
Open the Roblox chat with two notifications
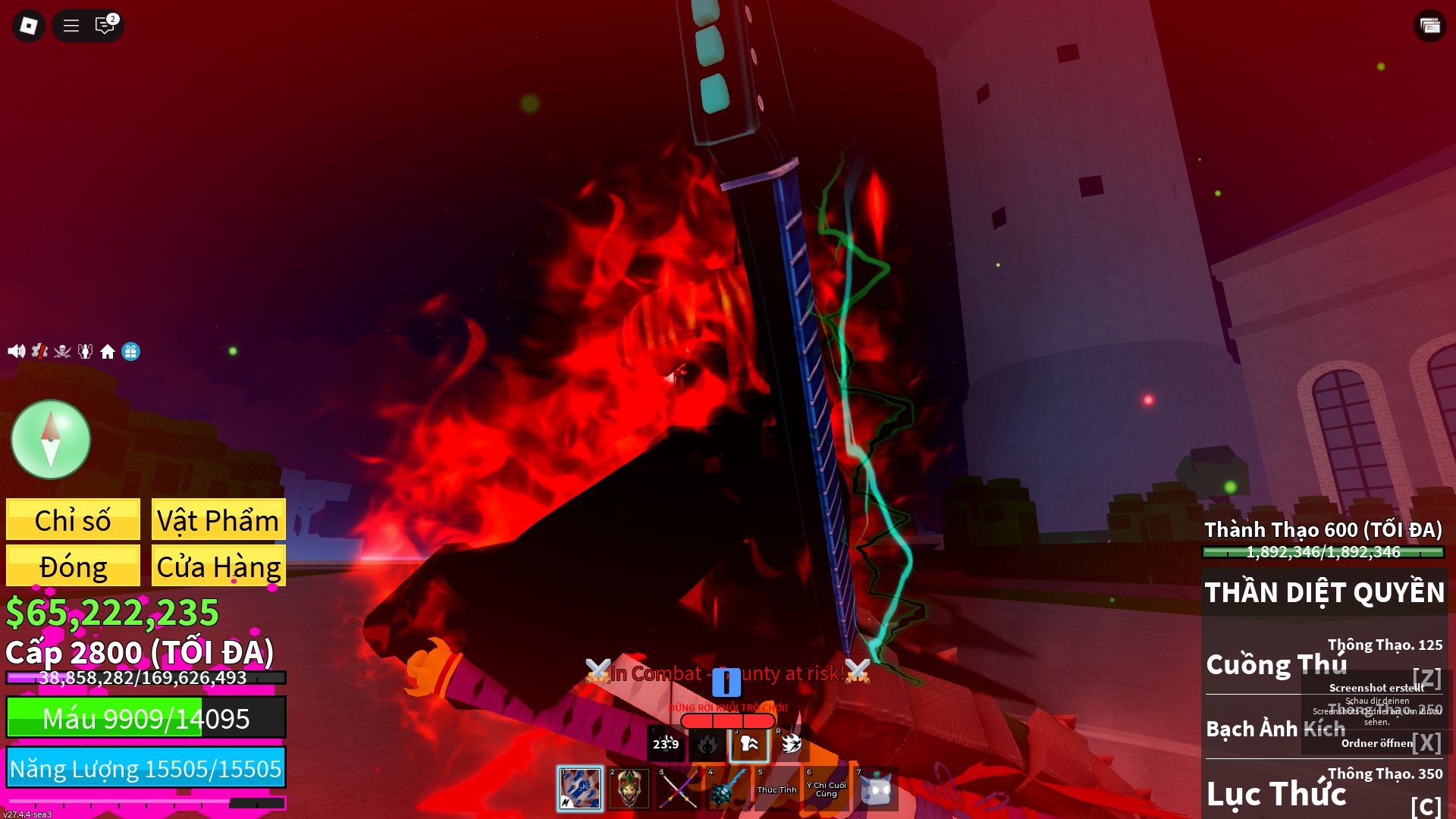pyautogui.click(x=105, y=26)
